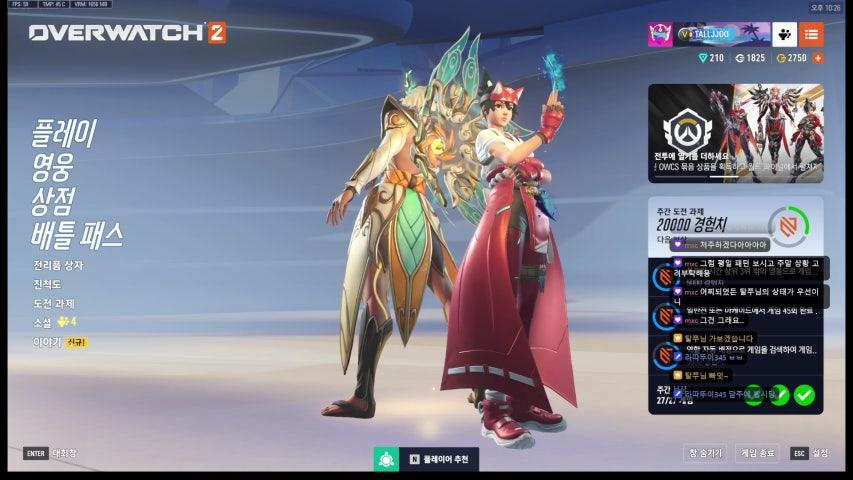
Task: Open the white group/social icon button
Action: [784, 34]
